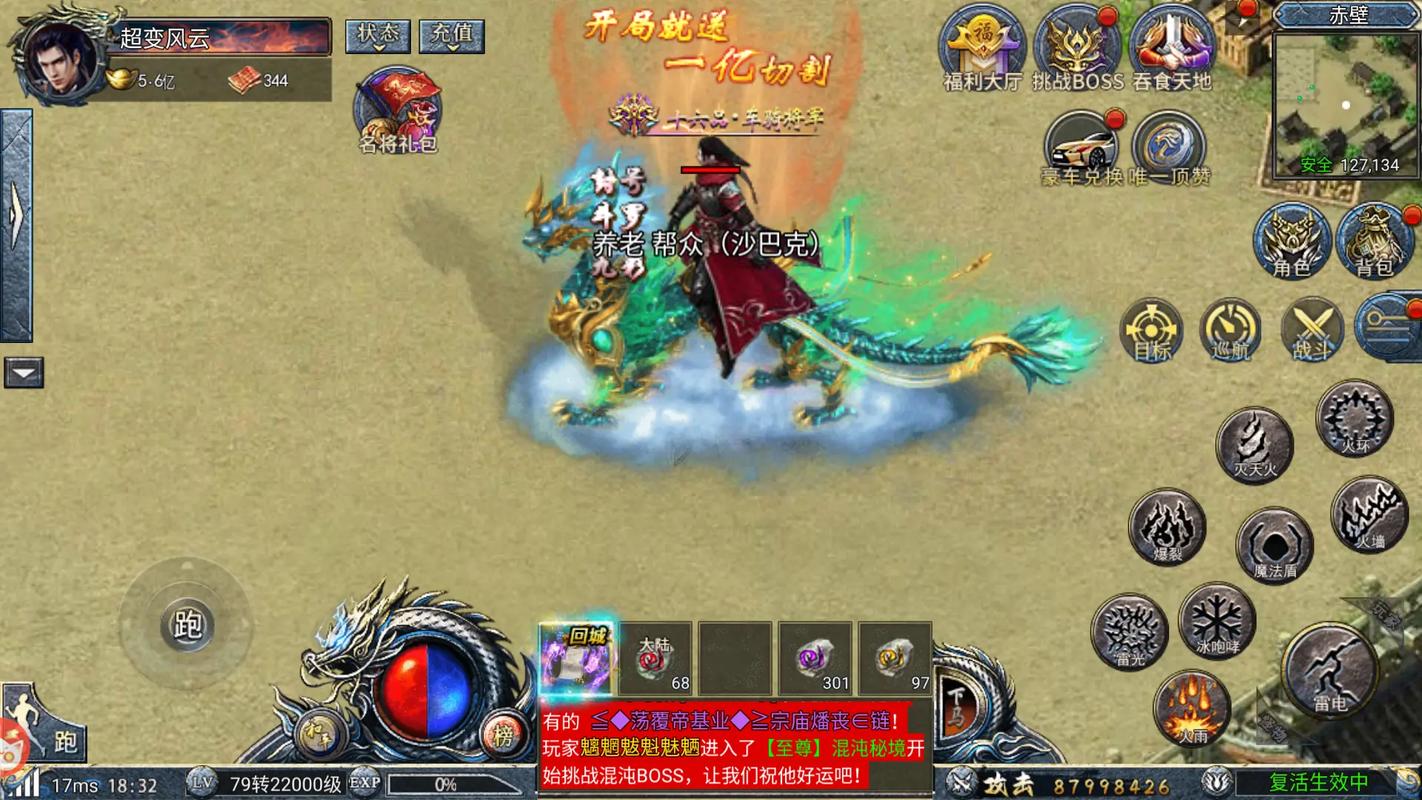Activate the 雷电 lightning skill
The width and height of the screenshot is (1422, 800).
click(1330, 670)
